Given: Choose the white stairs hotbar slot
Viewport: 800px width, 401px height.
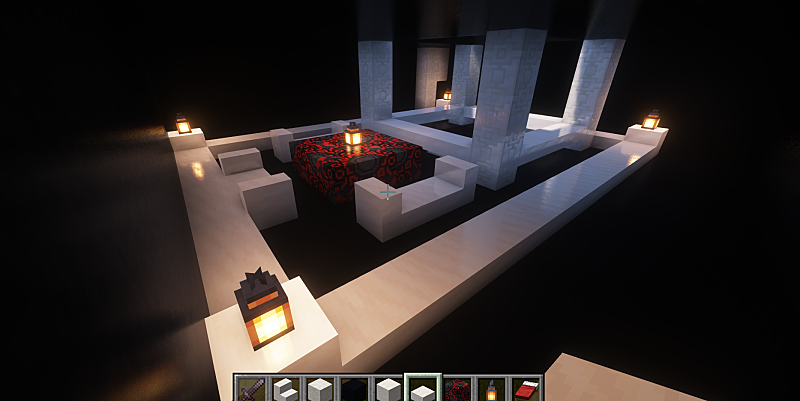Looking at the screenshot, I should click(285, 389).
